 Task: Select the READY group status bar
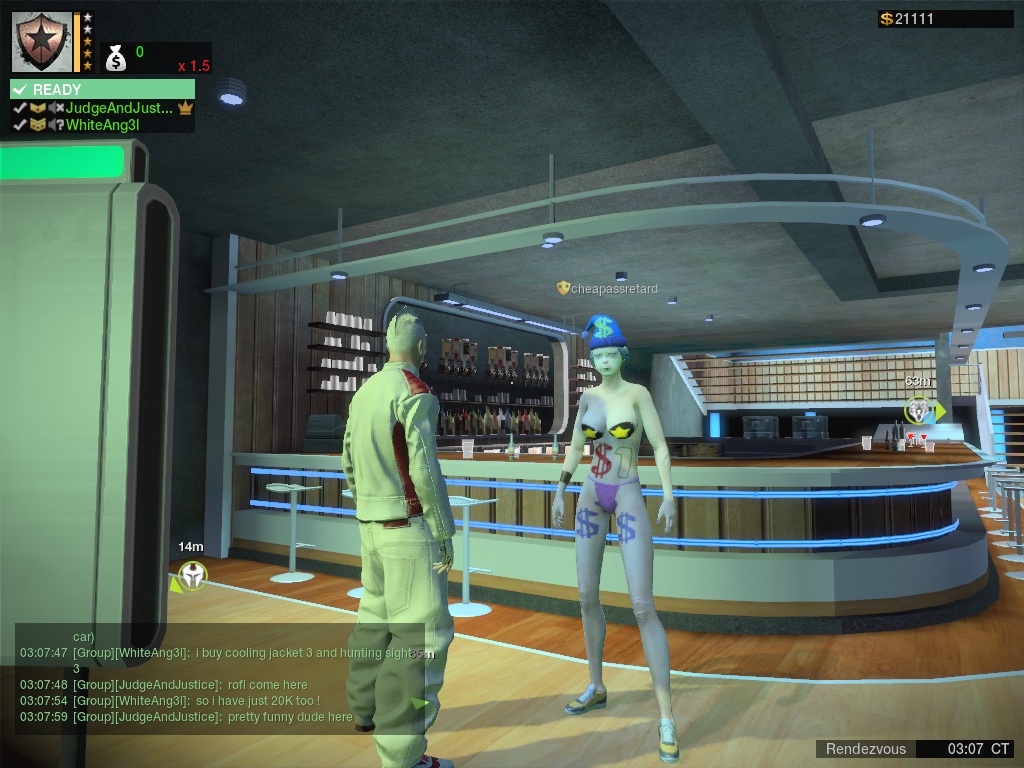click(x=102, y=89)
